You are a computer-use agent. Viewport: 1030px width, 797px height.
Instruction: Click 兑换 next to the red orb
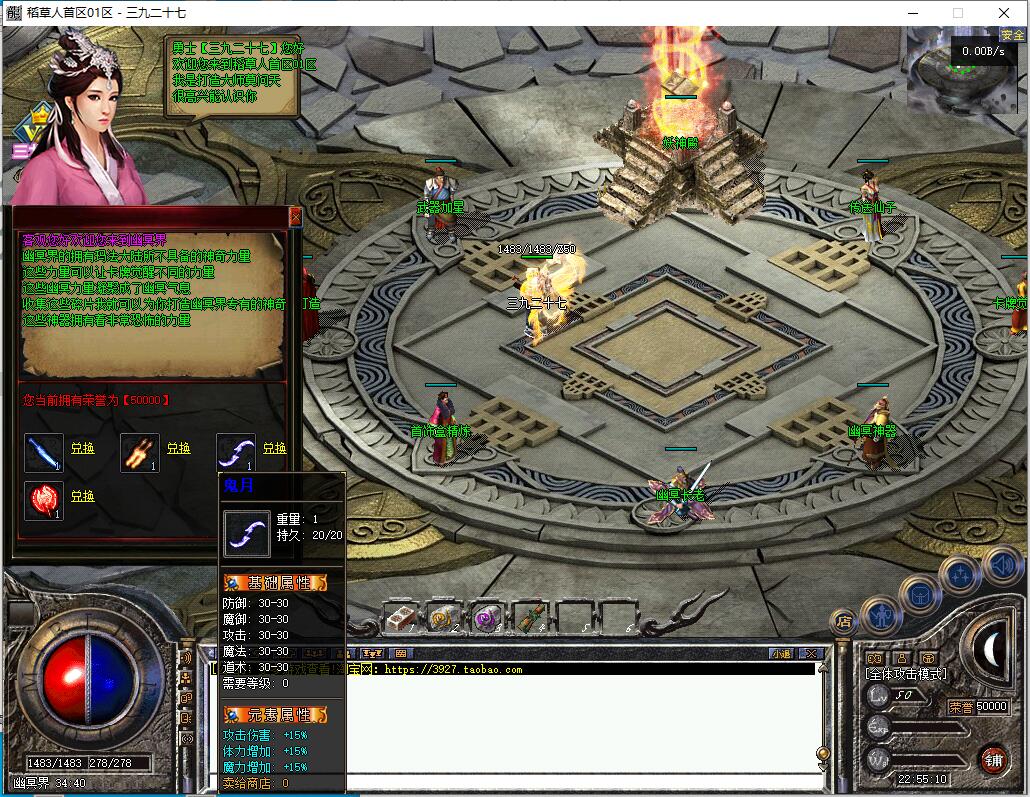point(82,496)
